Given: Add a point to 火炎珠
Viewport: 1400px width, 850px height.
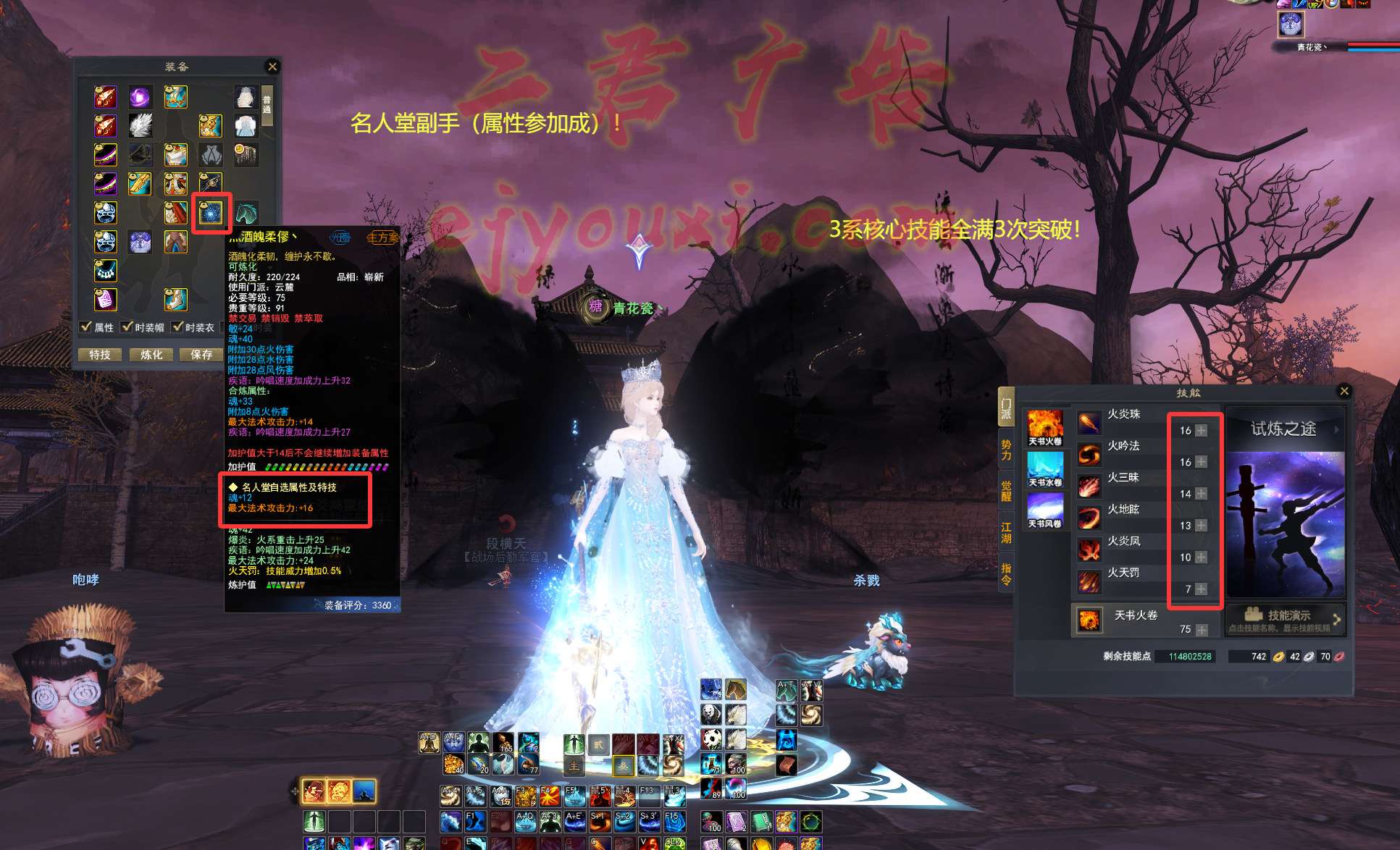Looking at the screenshot, I should pyautogui.click(x=1201, y=430).
